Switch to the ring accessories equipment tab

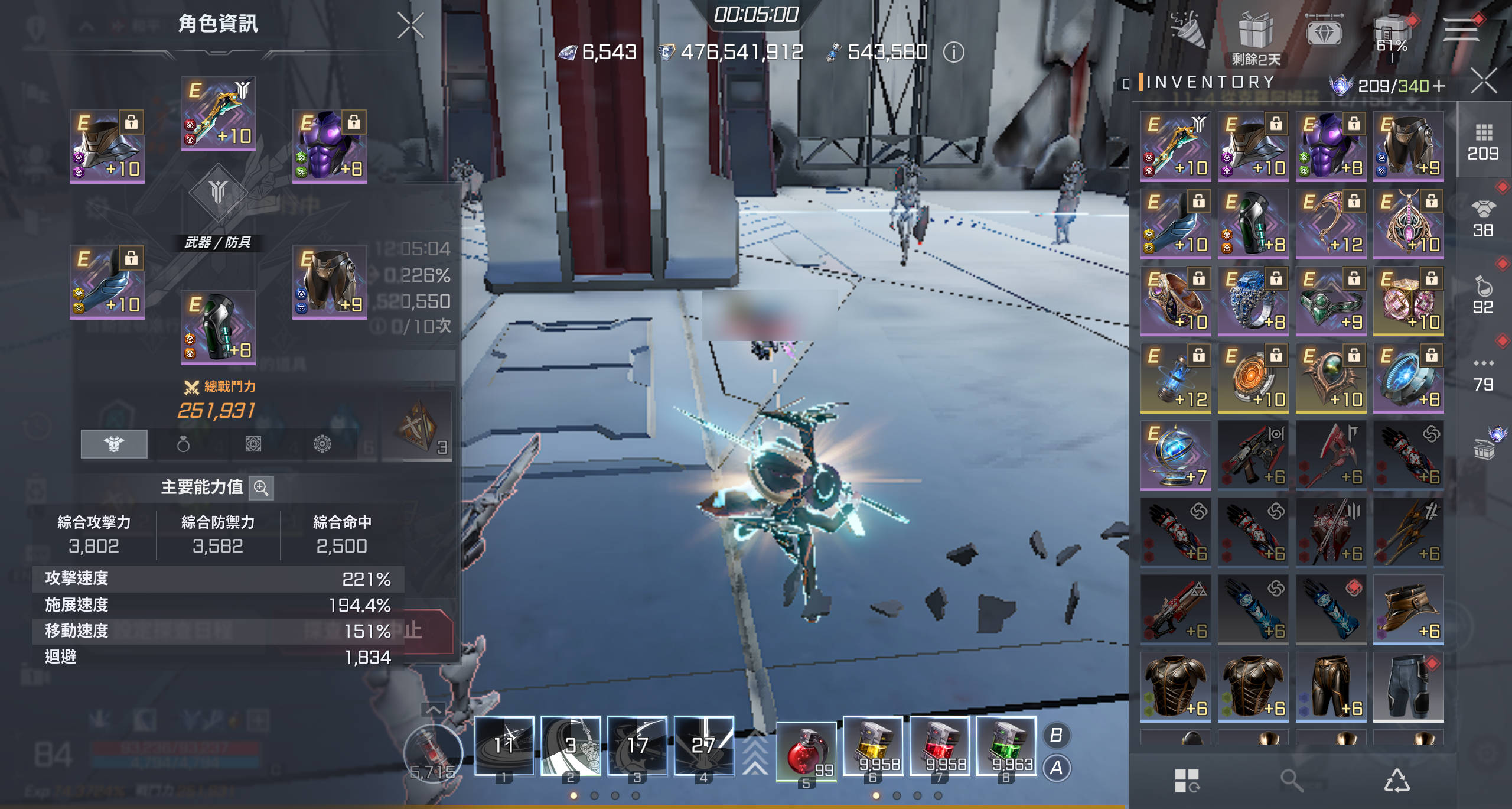pos(183,444)
